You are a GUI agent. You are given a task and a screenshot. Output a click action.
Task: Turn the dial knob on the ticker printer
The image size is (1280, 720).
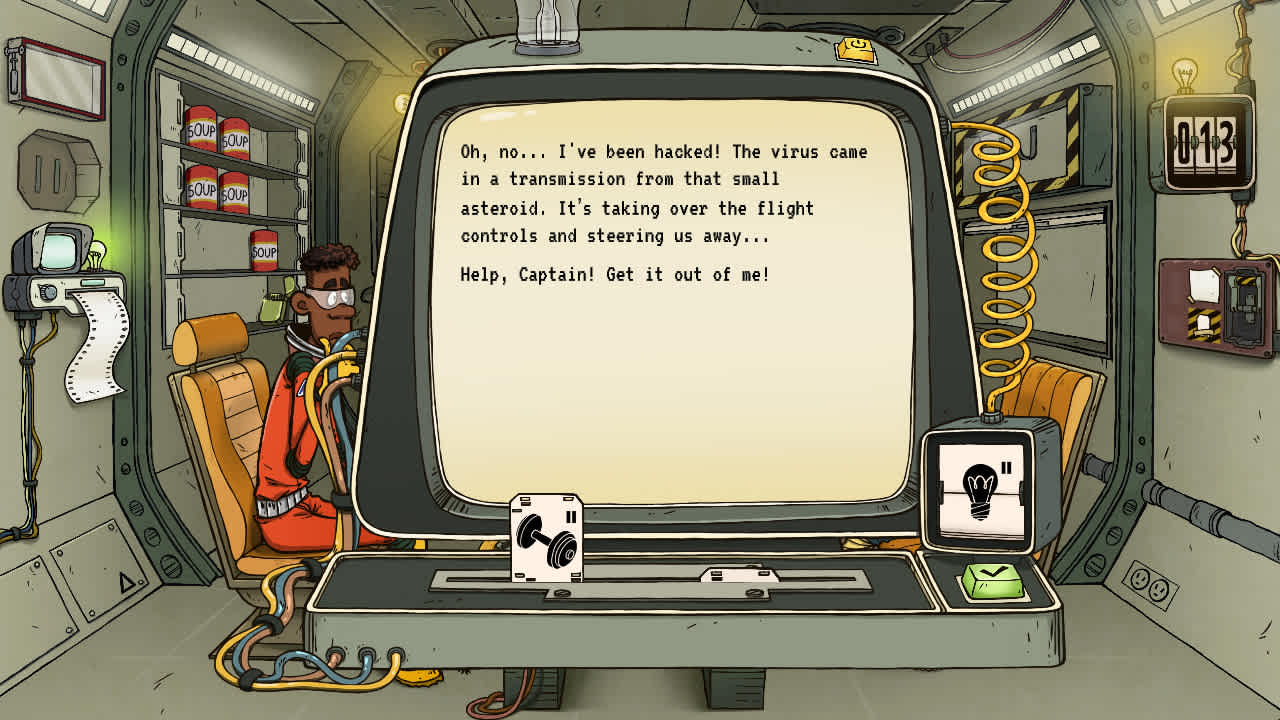47,292
